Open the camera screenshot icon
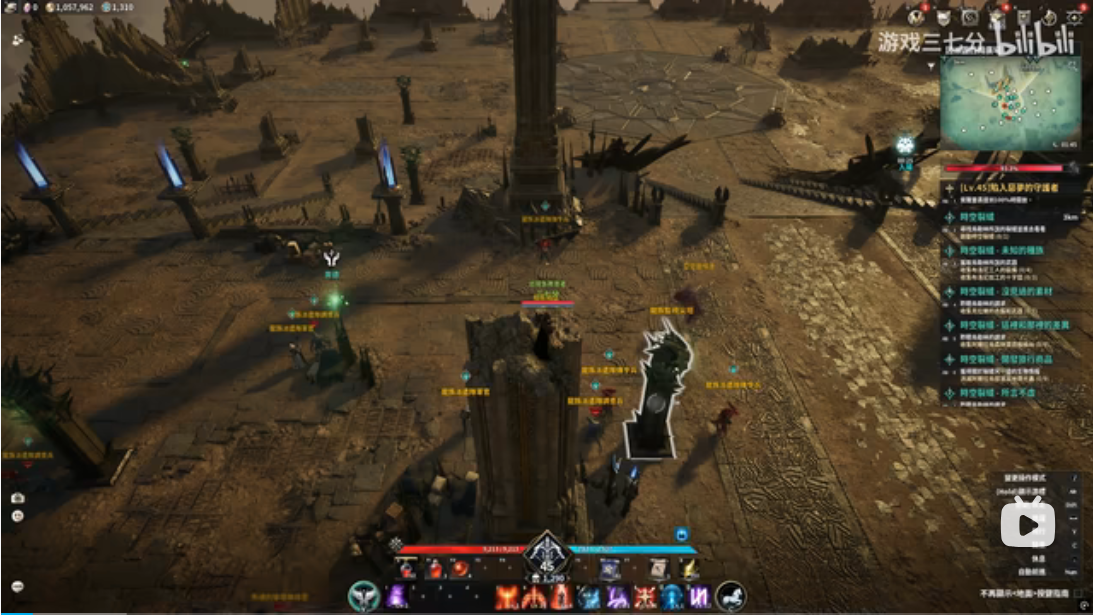The height and width of the screenshot is (615, 1093). (17, 497)
